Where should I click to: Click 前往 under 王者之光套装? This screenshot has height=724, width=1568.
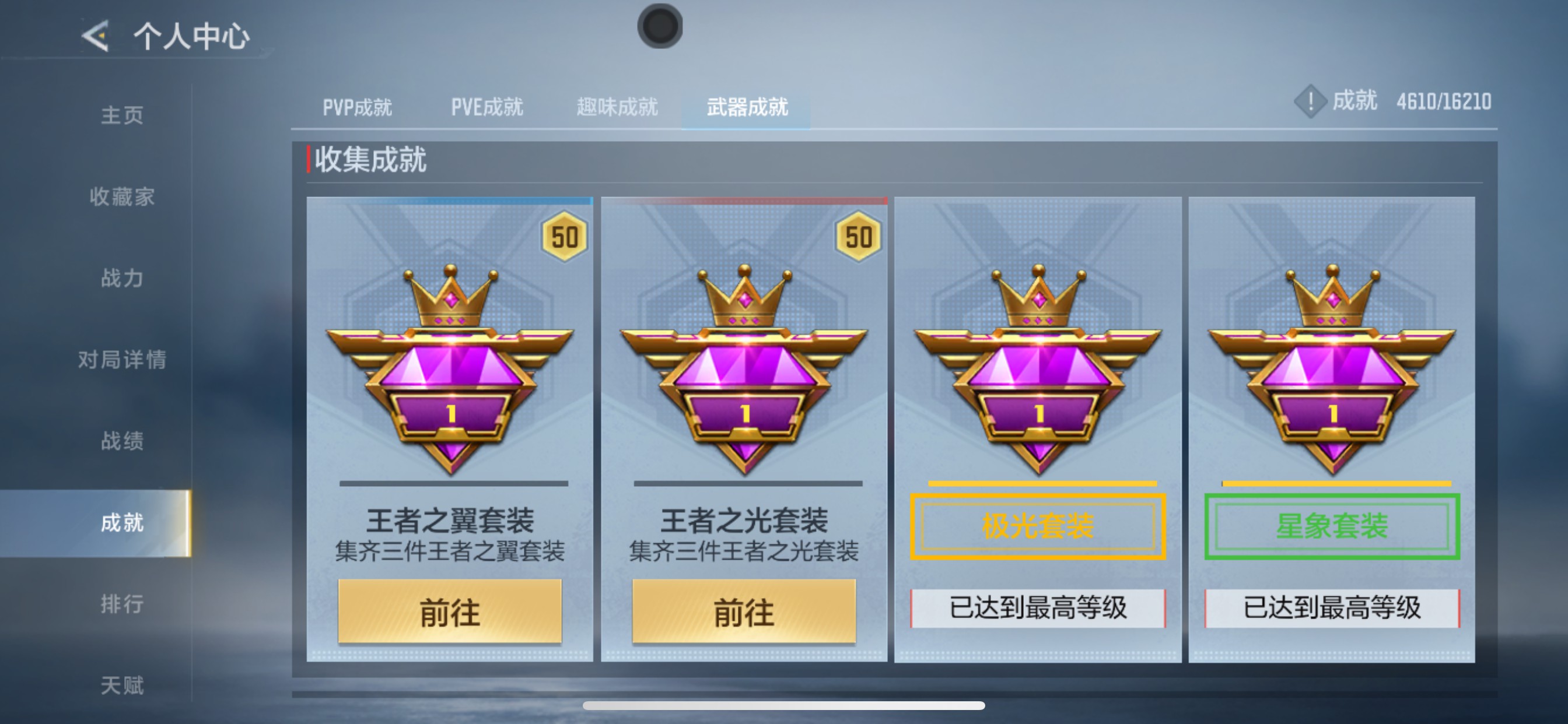coord(744,614)
